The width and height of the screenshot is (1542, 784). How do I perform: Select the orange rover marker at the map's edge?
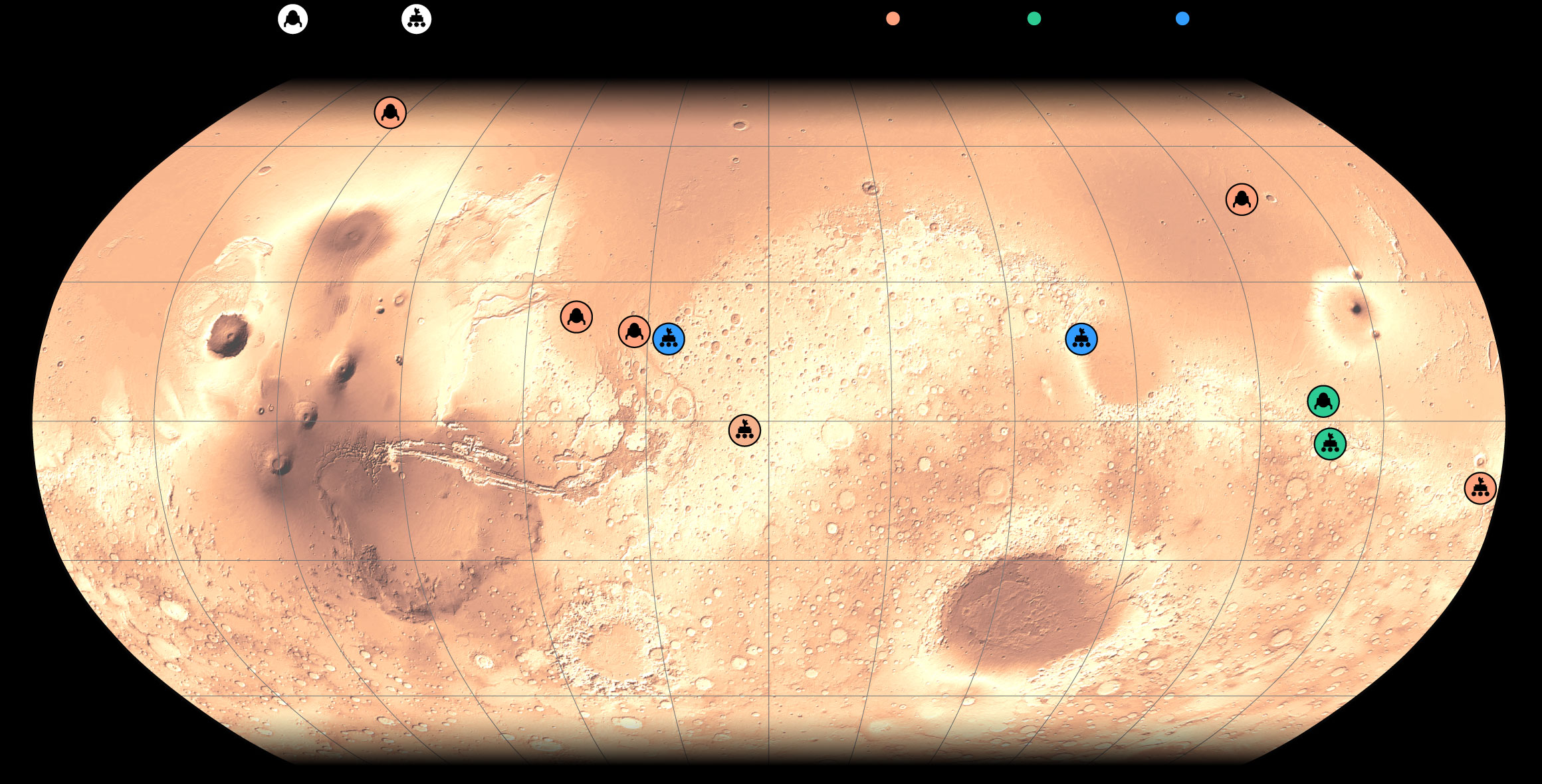point(1480,488)
